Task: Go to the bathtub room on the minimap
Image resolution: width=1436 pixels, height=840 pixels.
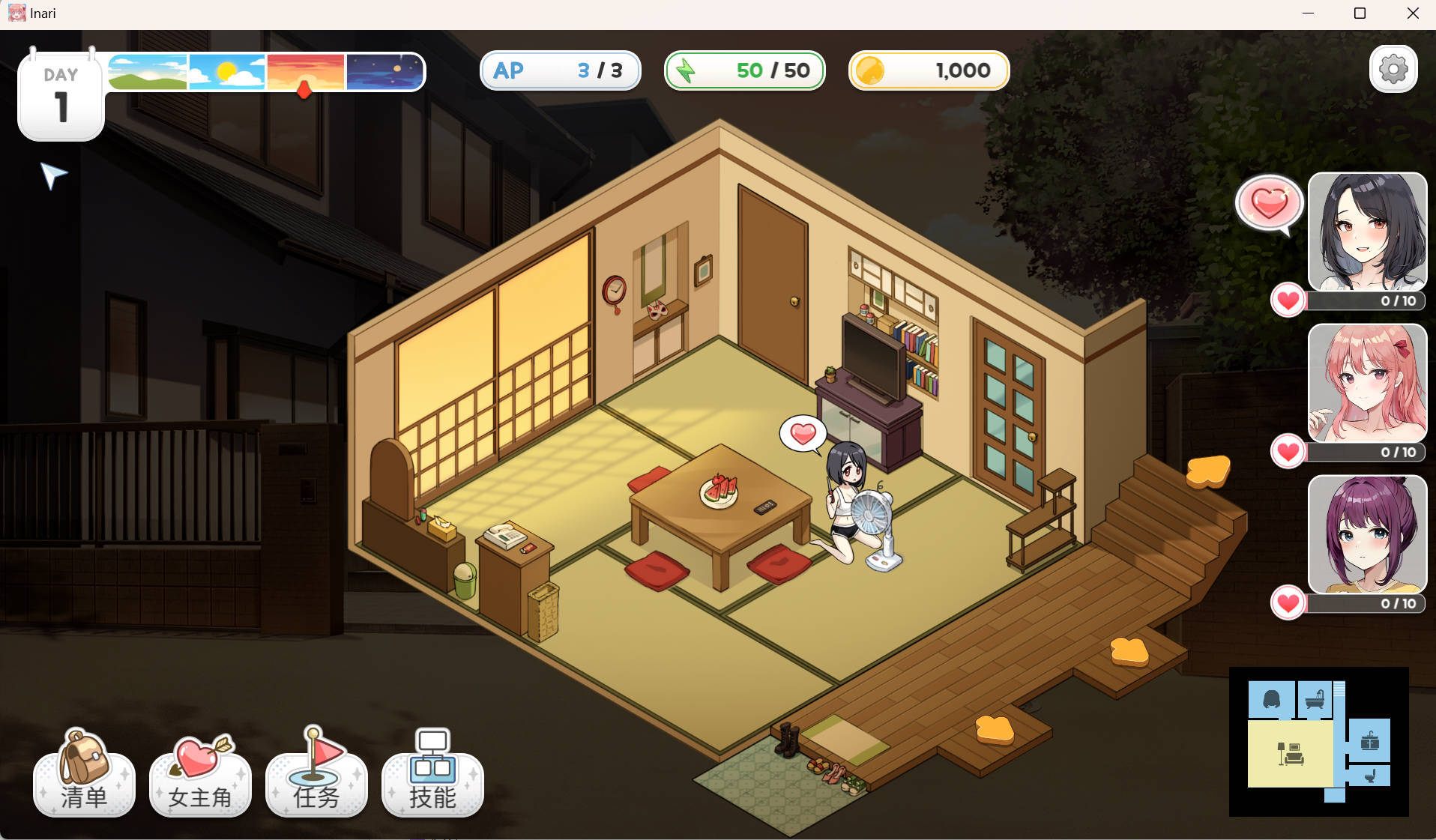Action: coord(1314,700)
